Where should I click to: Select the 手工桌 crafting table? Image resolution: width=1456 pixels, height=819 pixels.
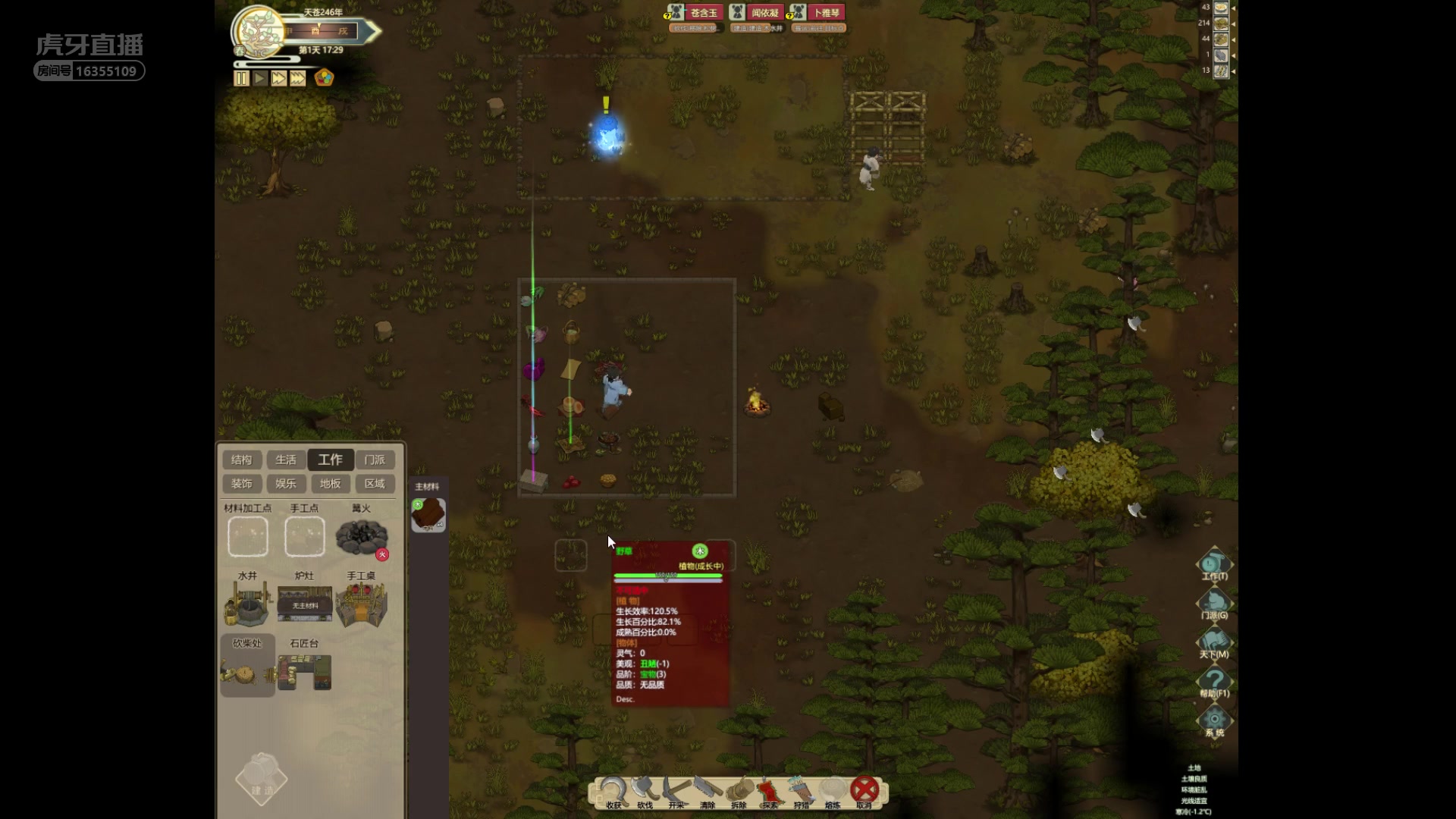[361, 604]
